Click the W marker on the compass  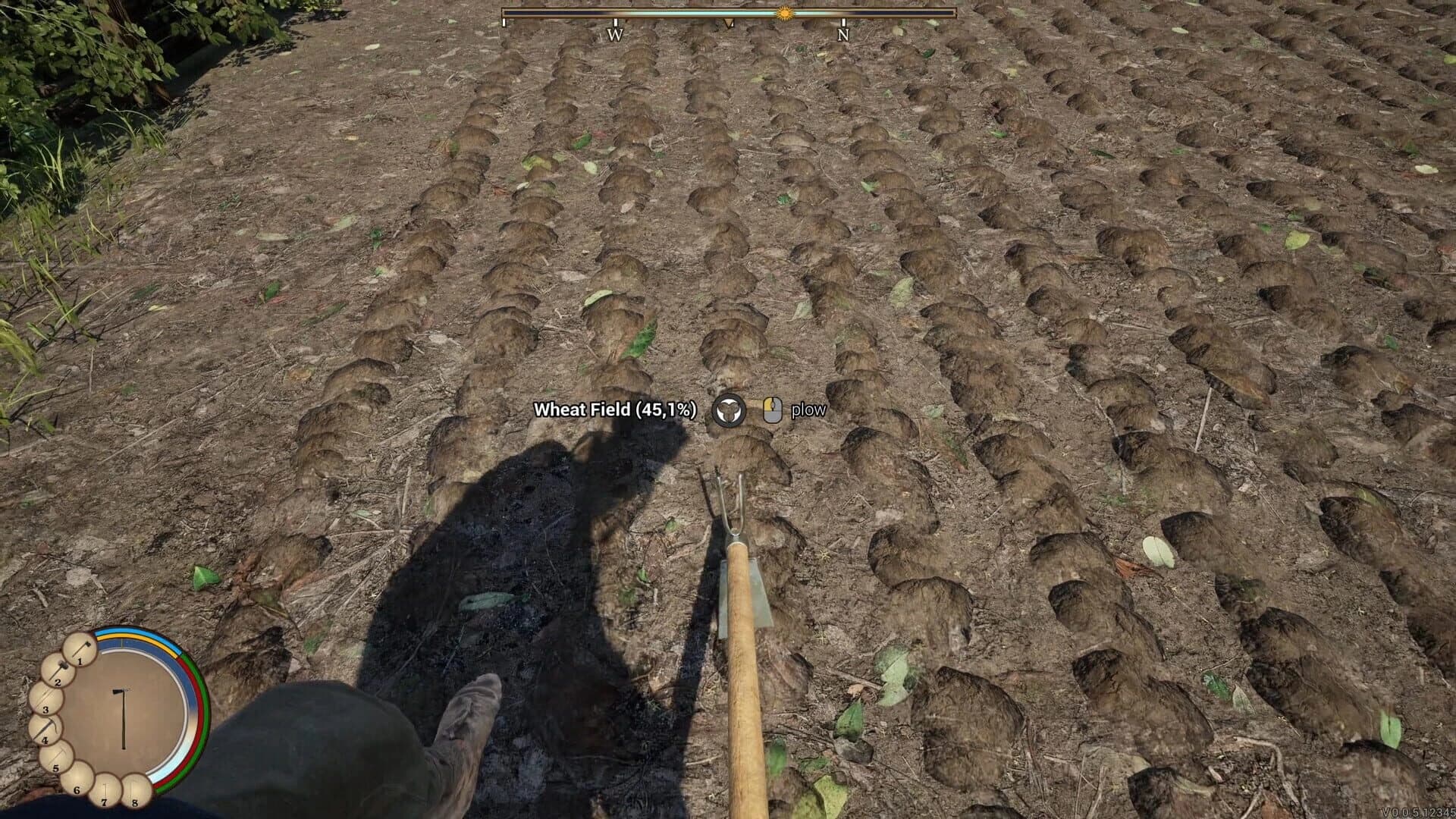coord(615,33)
